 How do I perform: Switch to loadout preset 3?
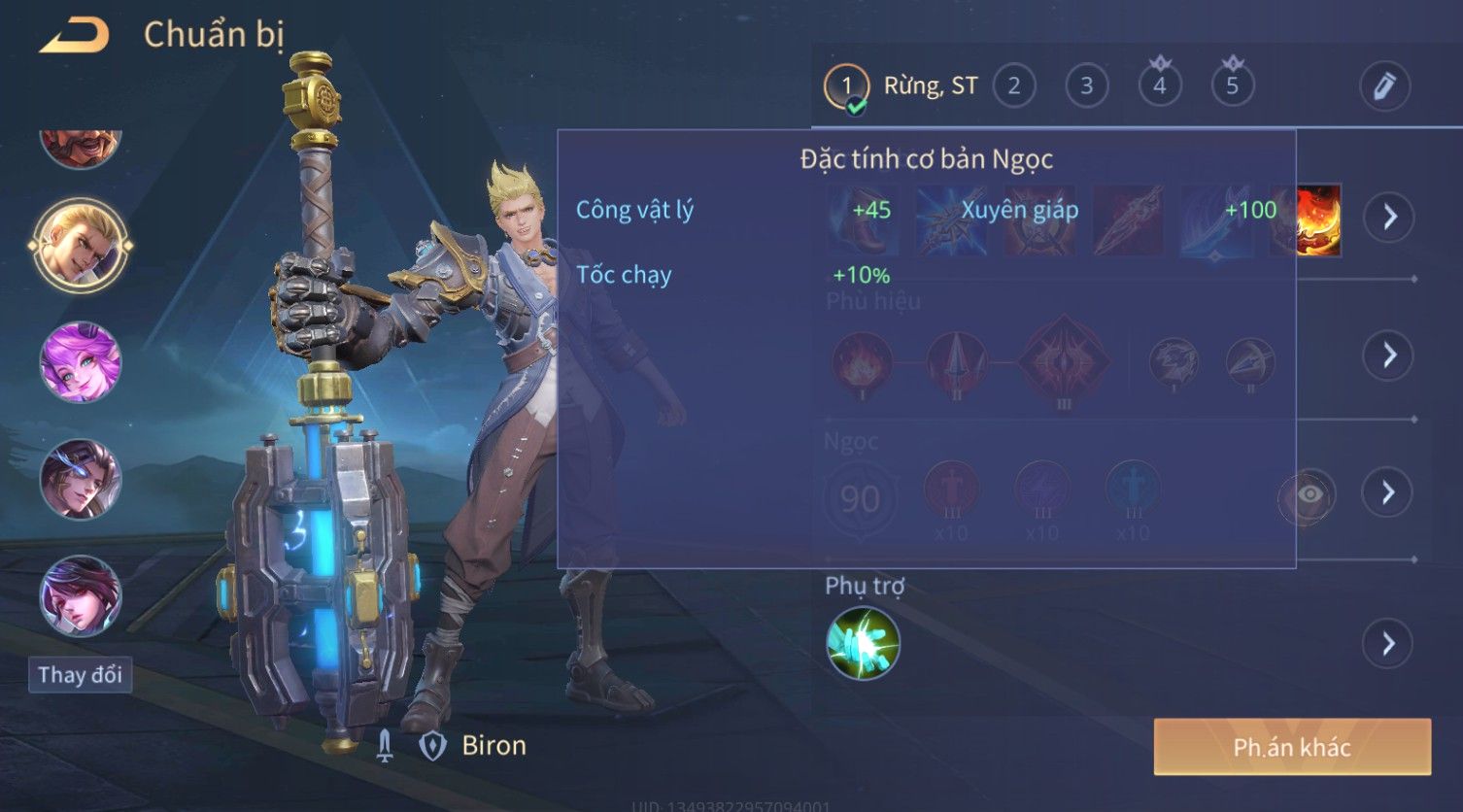[1086, 86]
